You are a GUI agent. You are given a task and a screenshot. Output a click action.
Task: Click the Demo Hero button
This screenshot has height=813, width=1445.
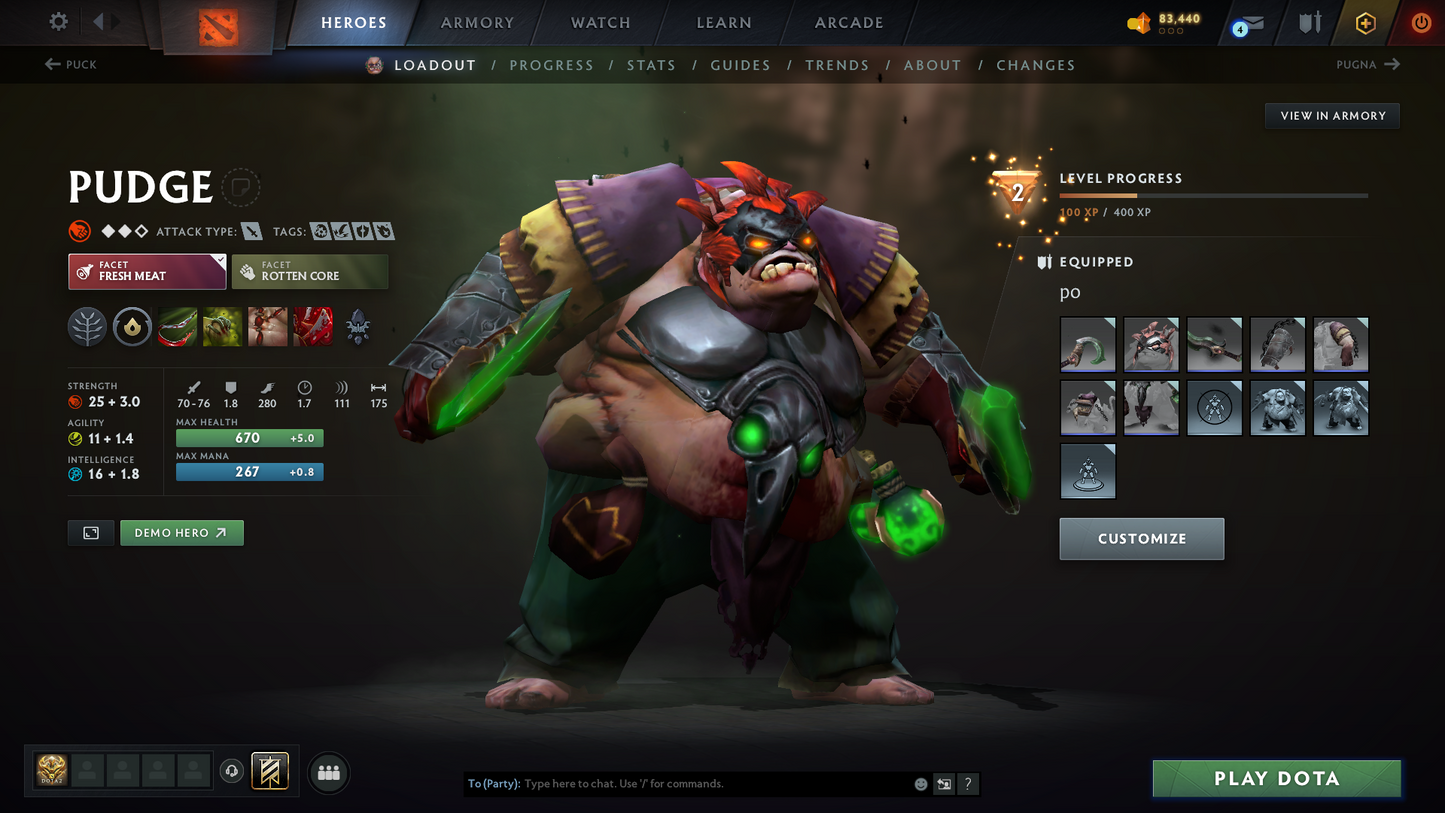(182, 532)
